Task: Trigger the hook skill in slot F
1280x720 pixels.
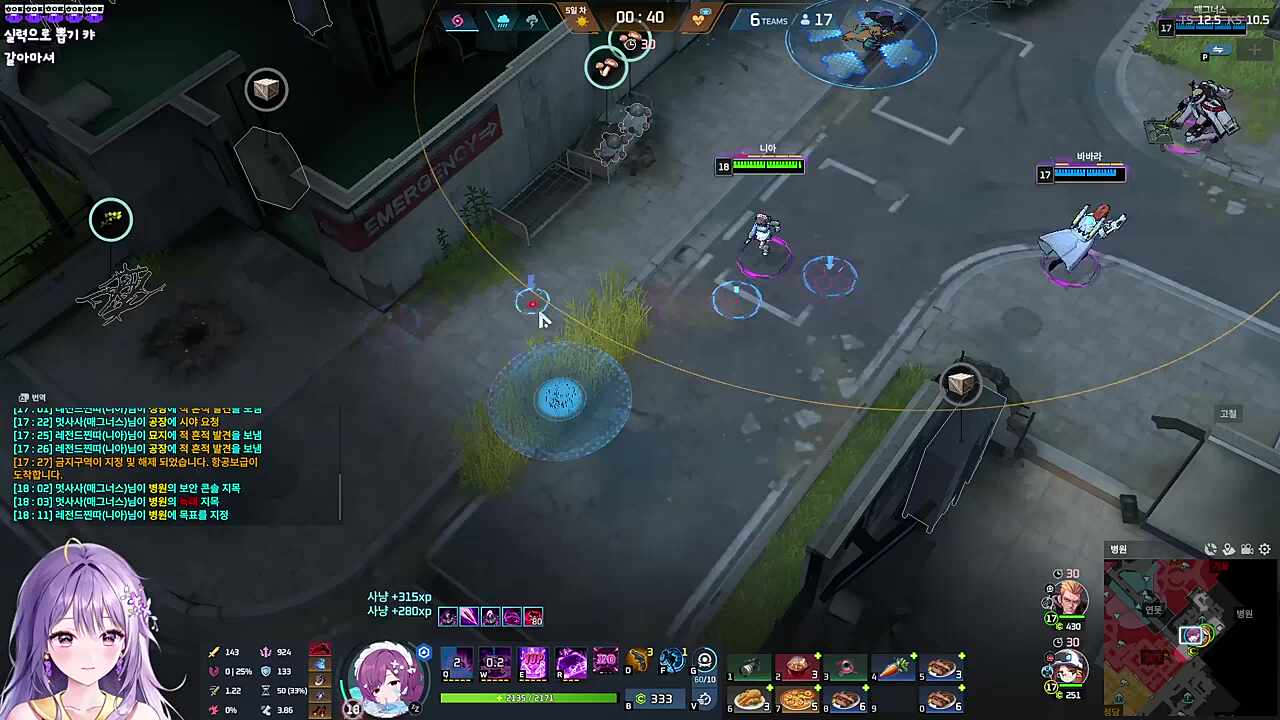Action: coord(671,662)
